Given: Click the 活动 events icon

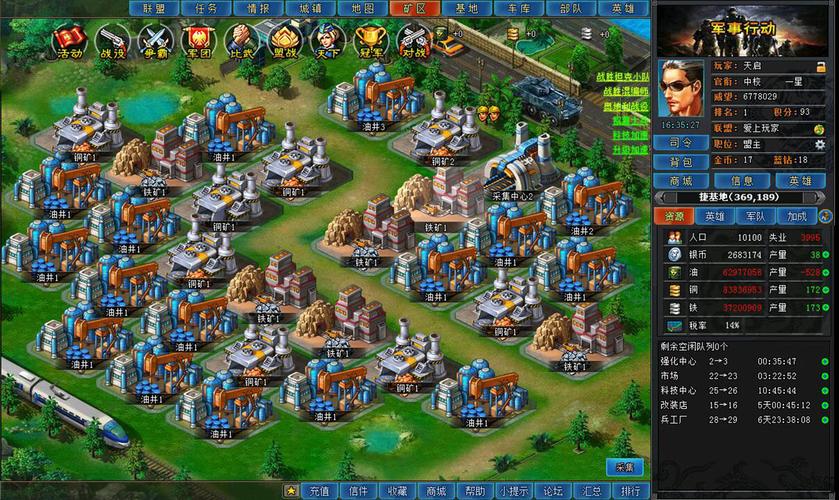Looking at the screenshot, I should (x=69, y=41).
